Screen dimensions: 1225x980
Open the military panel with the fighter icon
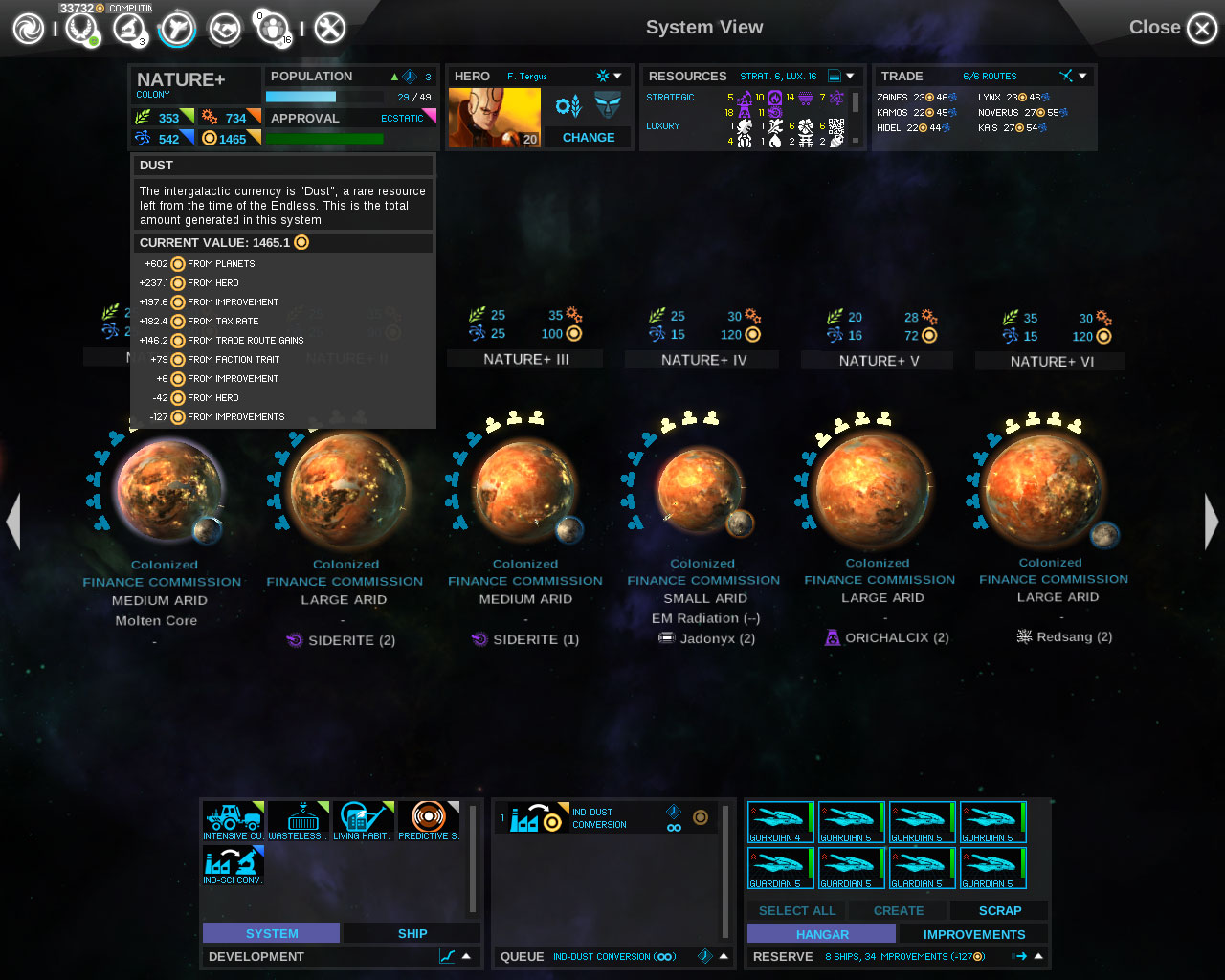click(177, 28)
